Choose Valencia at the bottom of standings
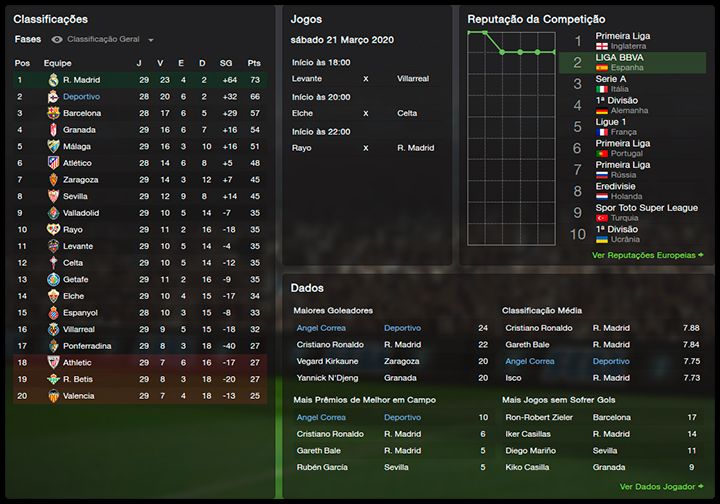This screenshot has width=720, height=504. coord(79,395)
